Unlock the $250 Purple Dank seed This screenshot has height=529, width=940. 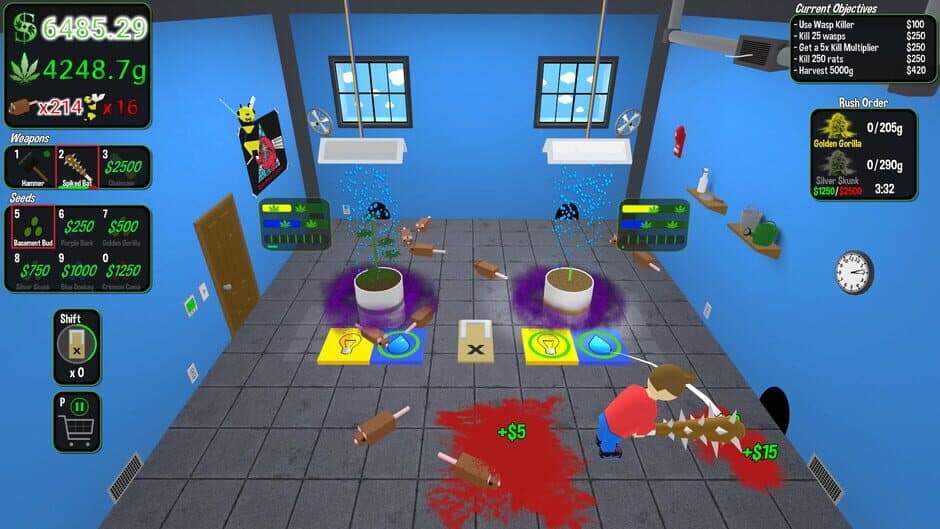click(x=78, y=228)
